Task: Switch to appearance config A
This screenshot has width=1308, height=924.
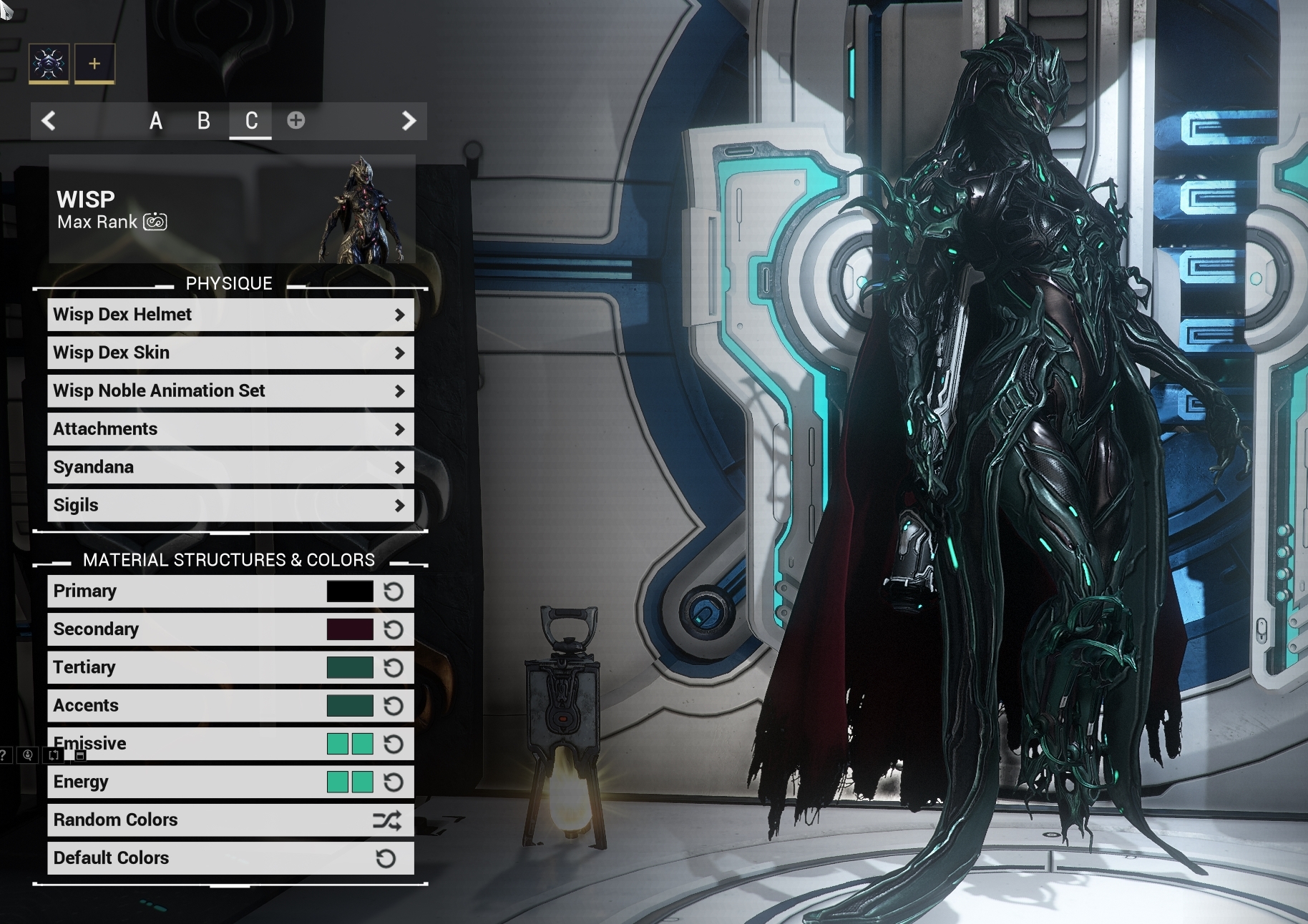Action: coord(156,121)
